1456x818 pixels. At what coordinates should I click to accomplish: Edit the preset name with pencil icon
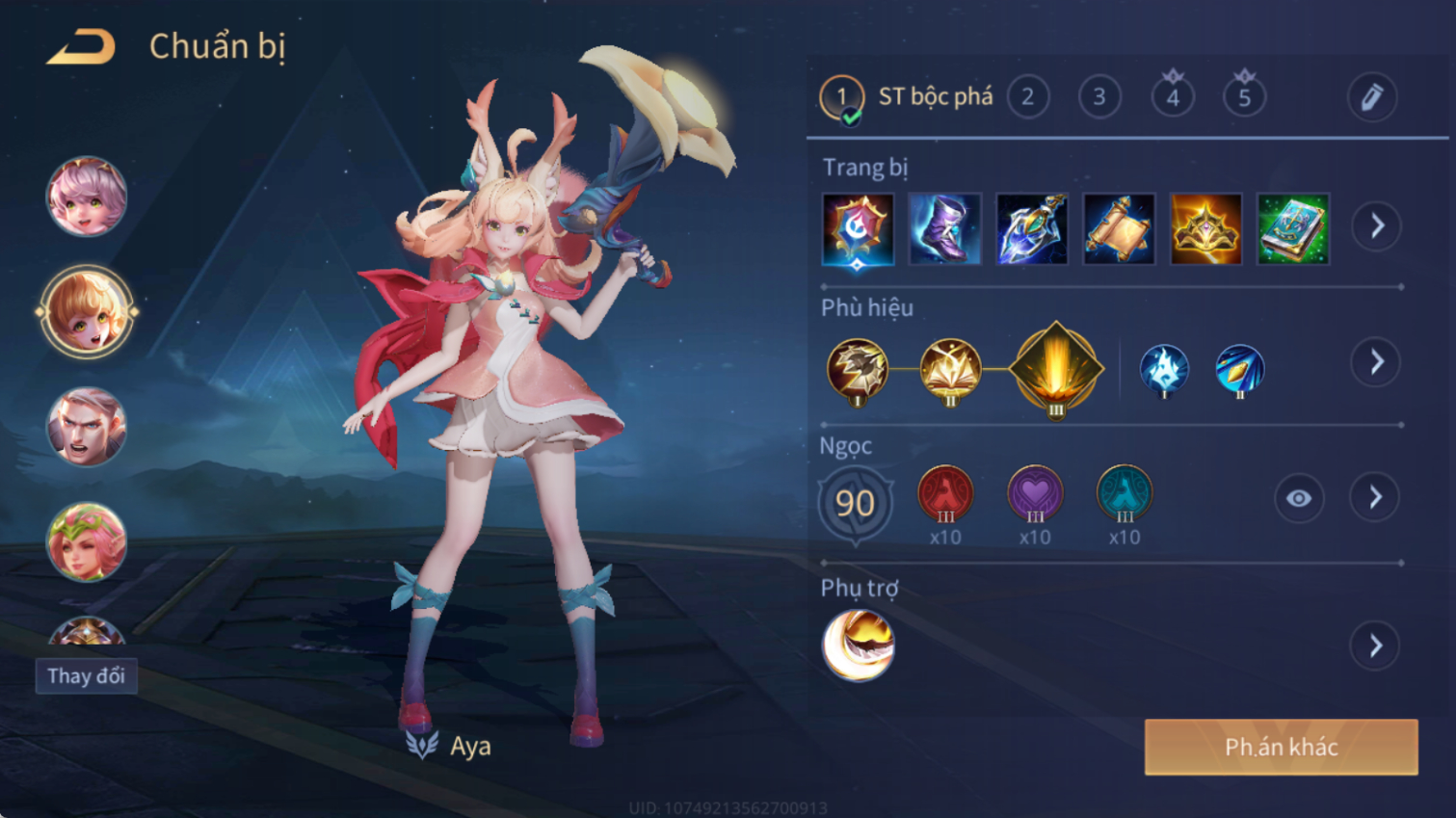(1371, 97)
